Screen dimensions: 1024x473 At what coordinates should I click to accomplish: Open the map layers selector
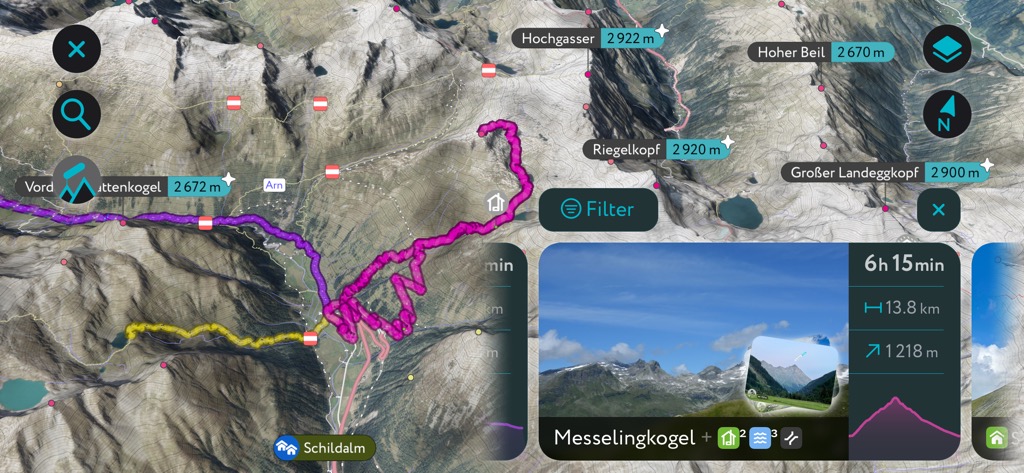coord(947,49)
